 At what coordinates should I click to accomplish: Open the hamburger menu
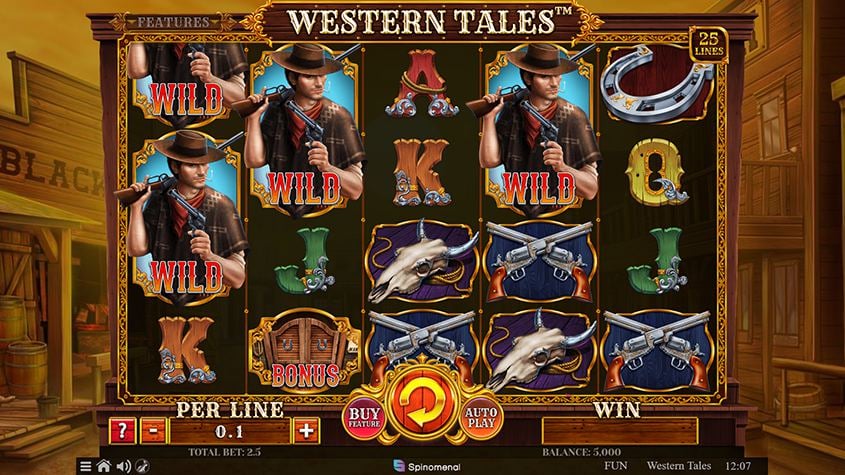tap(85, 466)
